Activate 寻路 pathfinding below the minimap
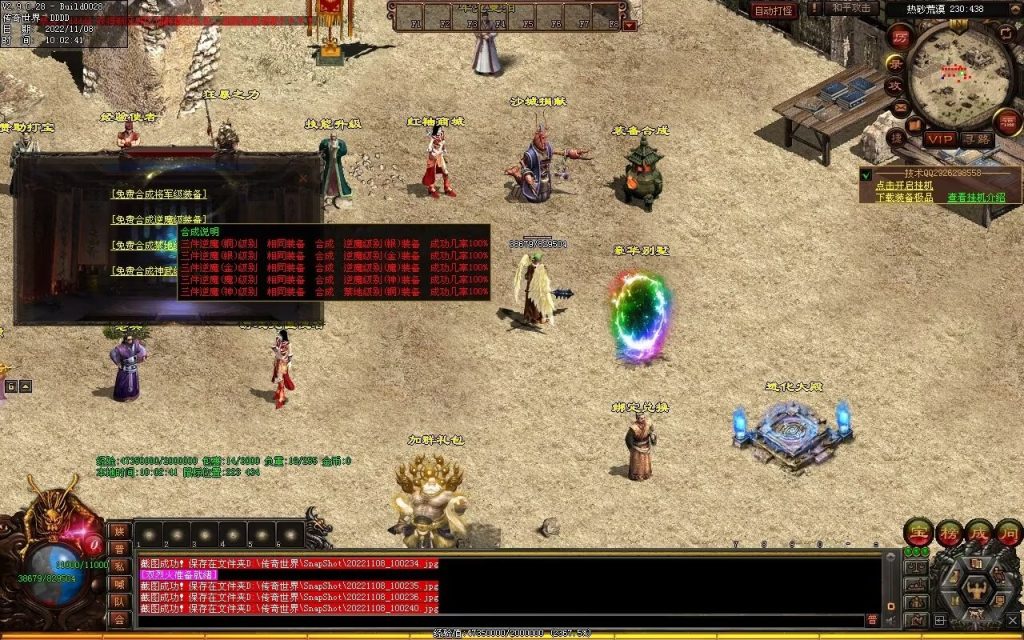Screen dimensions: 1024x640 coord(978,139)
